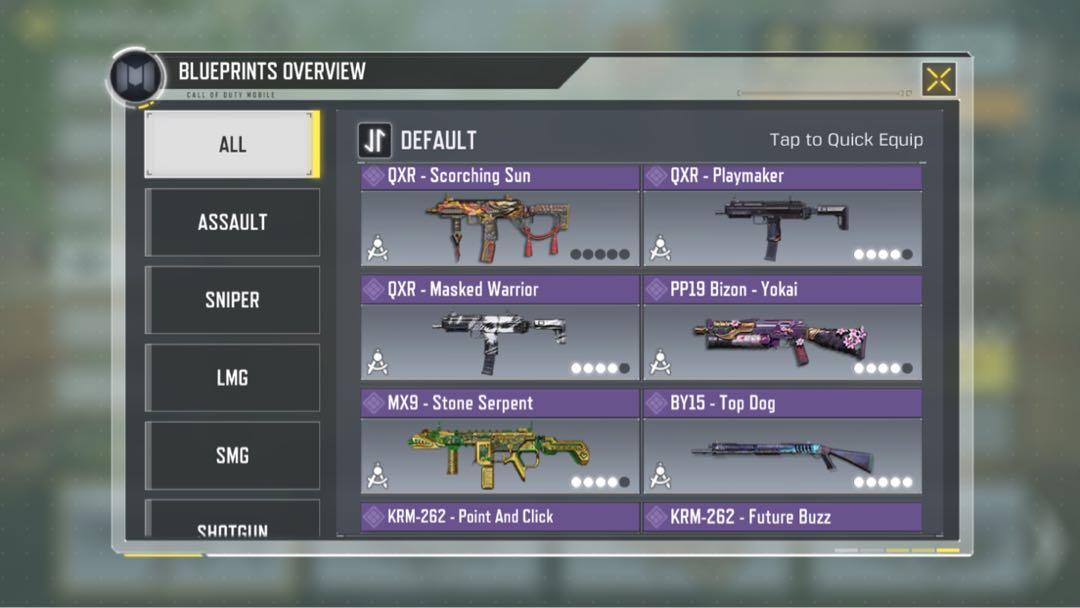Switch to the ASSAULT category
The width and height of the screenshot is (1080, 608).
click(x=232, y=222)
